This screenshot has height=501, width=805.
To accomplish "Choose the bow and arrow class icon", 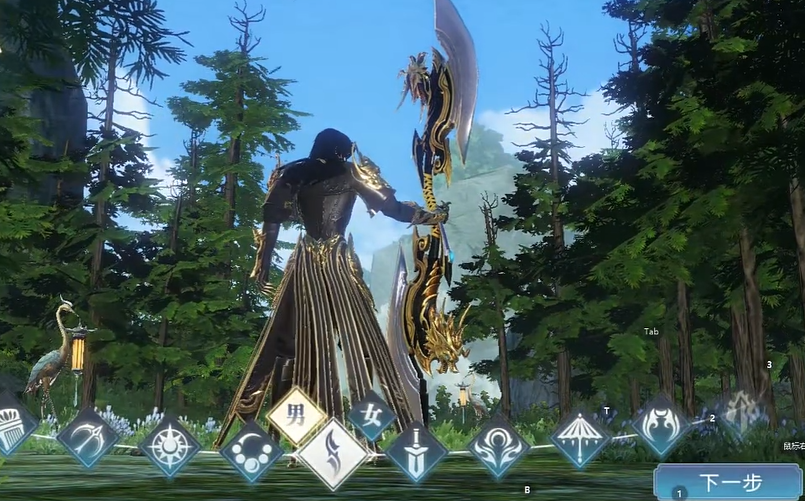I will coord(87,437).
